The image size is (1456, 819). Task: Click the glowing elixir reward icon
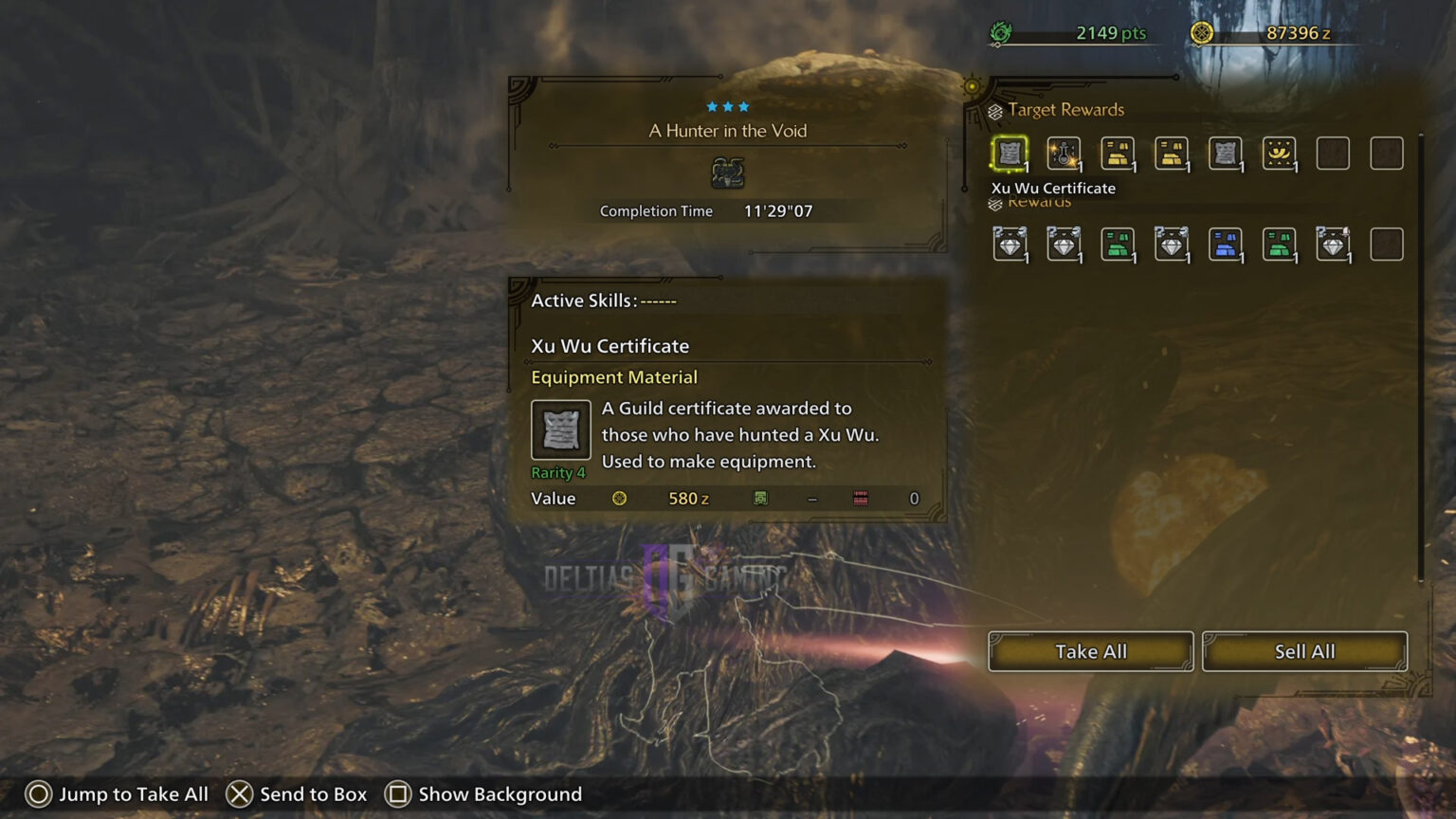(x=1064, y=154)
